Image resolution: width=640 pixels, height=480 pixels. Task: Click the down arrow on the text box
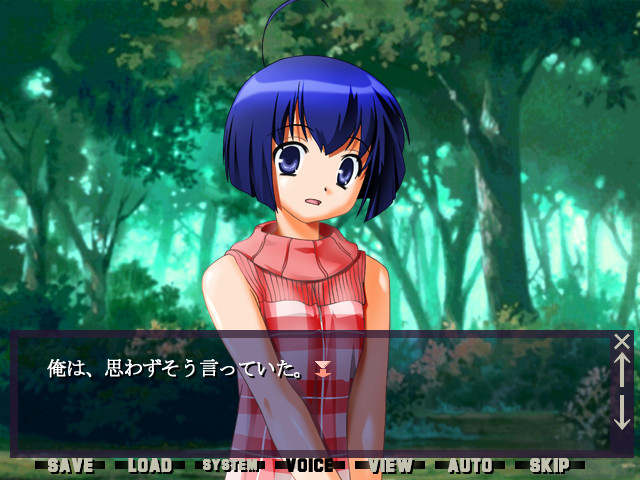pyautogui.click(x=622, y=412)
